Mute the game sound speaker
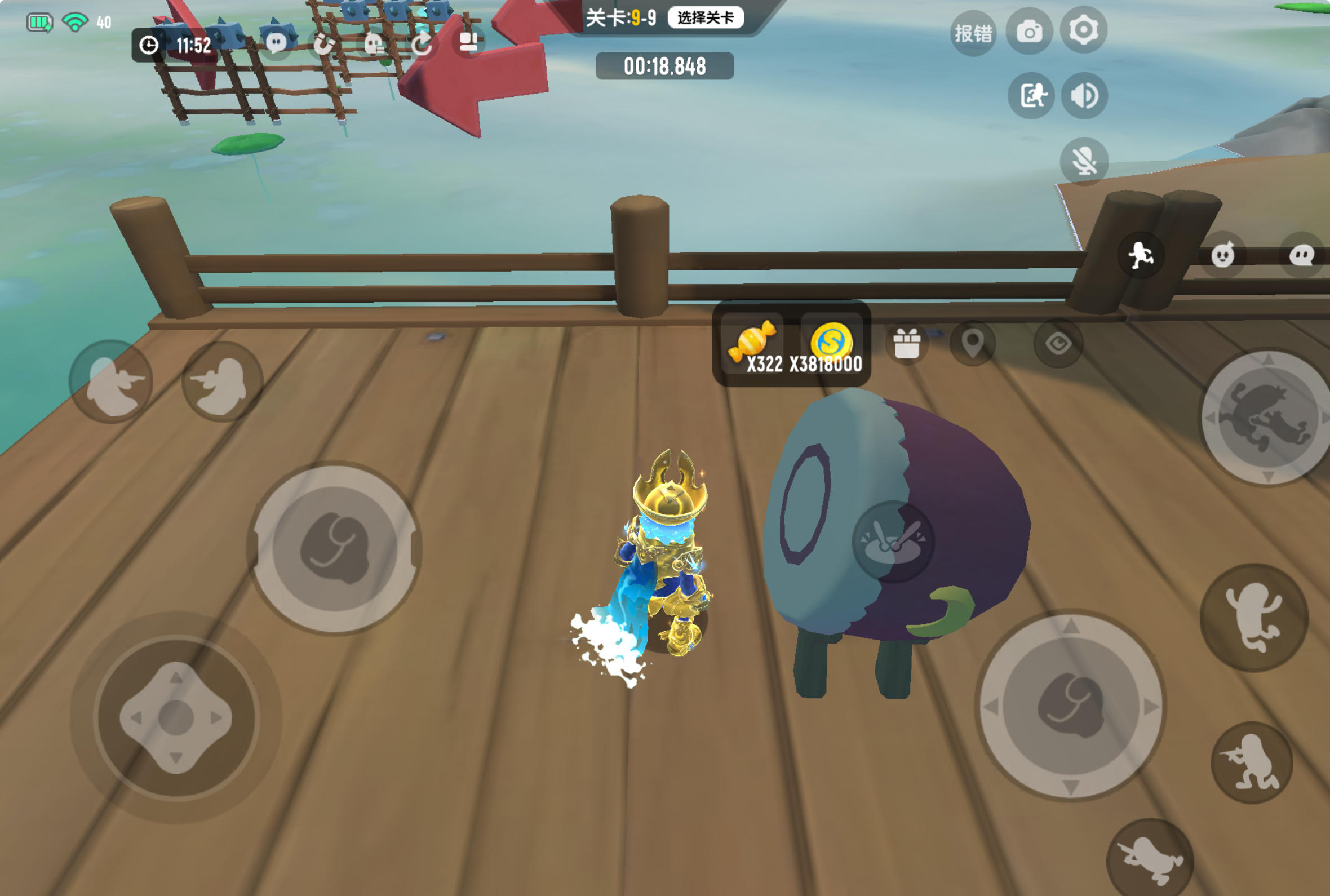Image resolution: width=1330 pixels, height=896 pixels. point(1083,96)
